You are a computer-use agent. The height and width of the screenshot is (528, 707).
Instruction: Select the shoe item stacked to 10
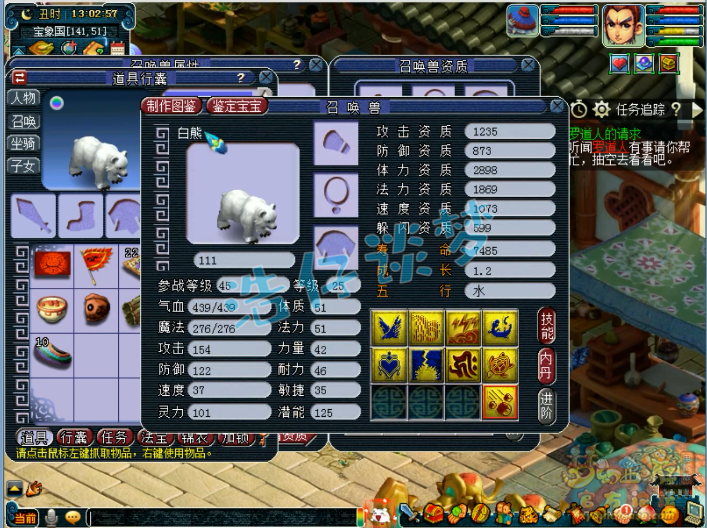[52, 352]
